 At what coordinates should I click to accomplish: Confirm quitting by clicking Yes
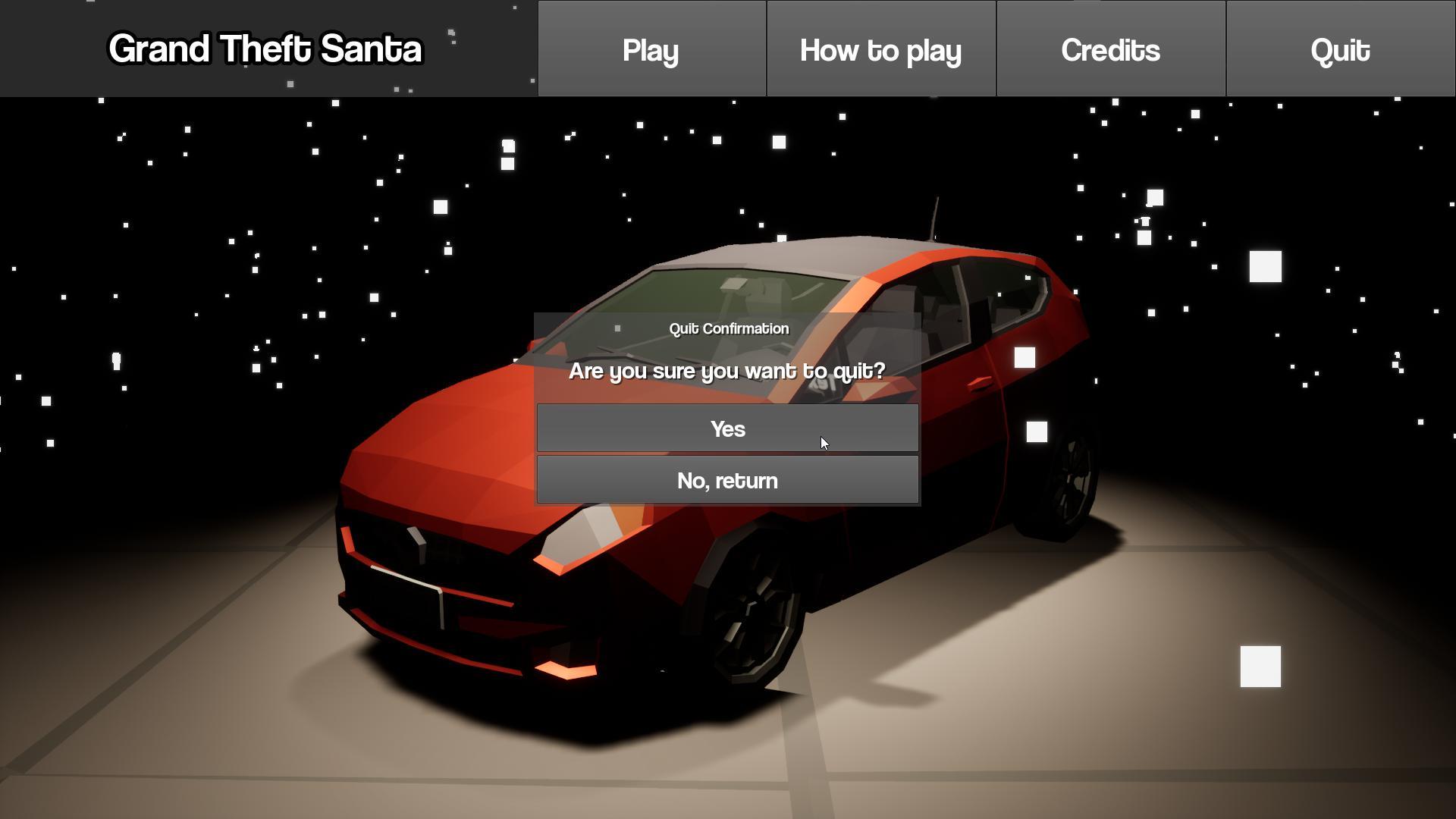726,428
